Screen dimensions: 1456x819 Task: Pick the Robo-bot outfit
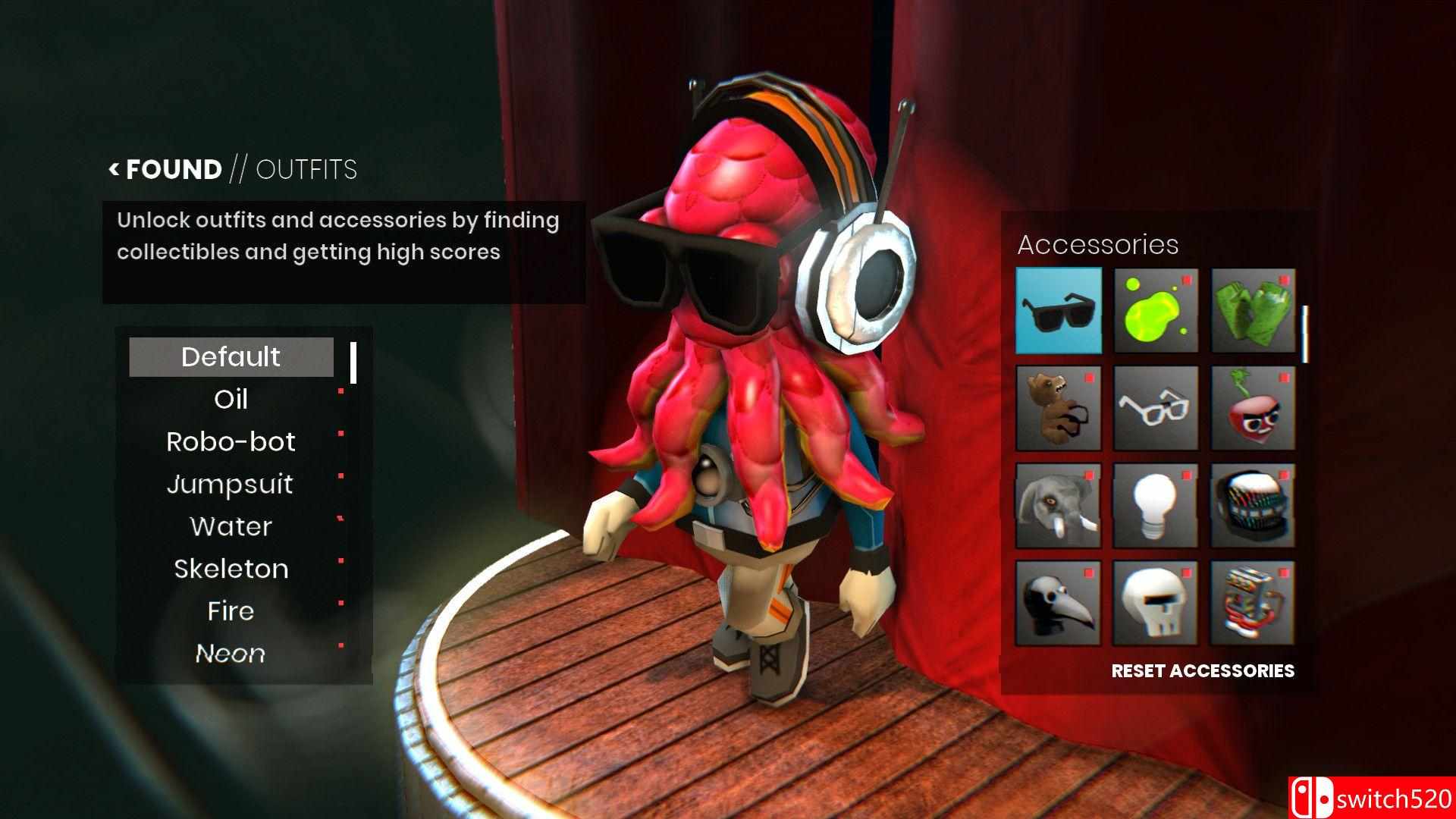tap(231, 442)
